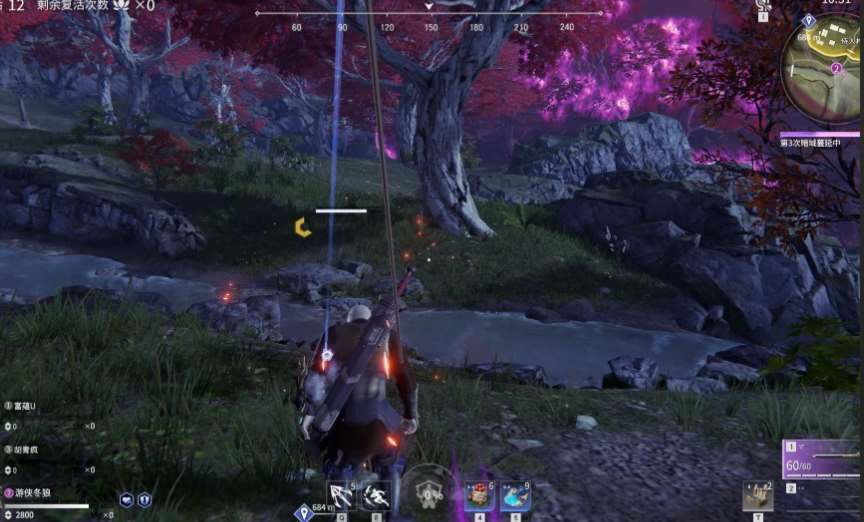Use the dash skill icon

(x=377, y=494)
